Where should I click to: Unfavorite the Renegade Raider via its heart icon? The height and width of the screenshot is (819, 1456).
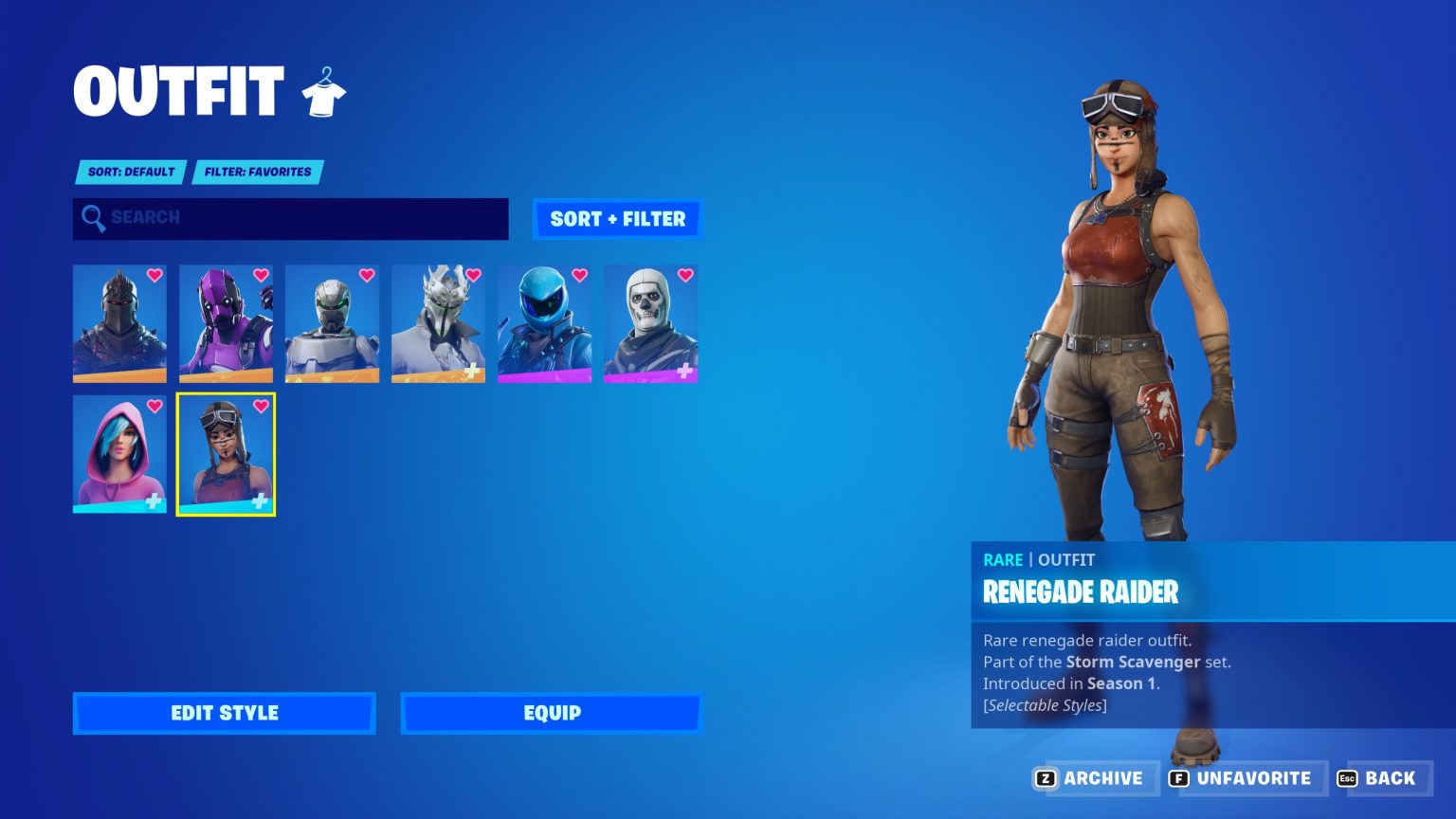point(259,407)
